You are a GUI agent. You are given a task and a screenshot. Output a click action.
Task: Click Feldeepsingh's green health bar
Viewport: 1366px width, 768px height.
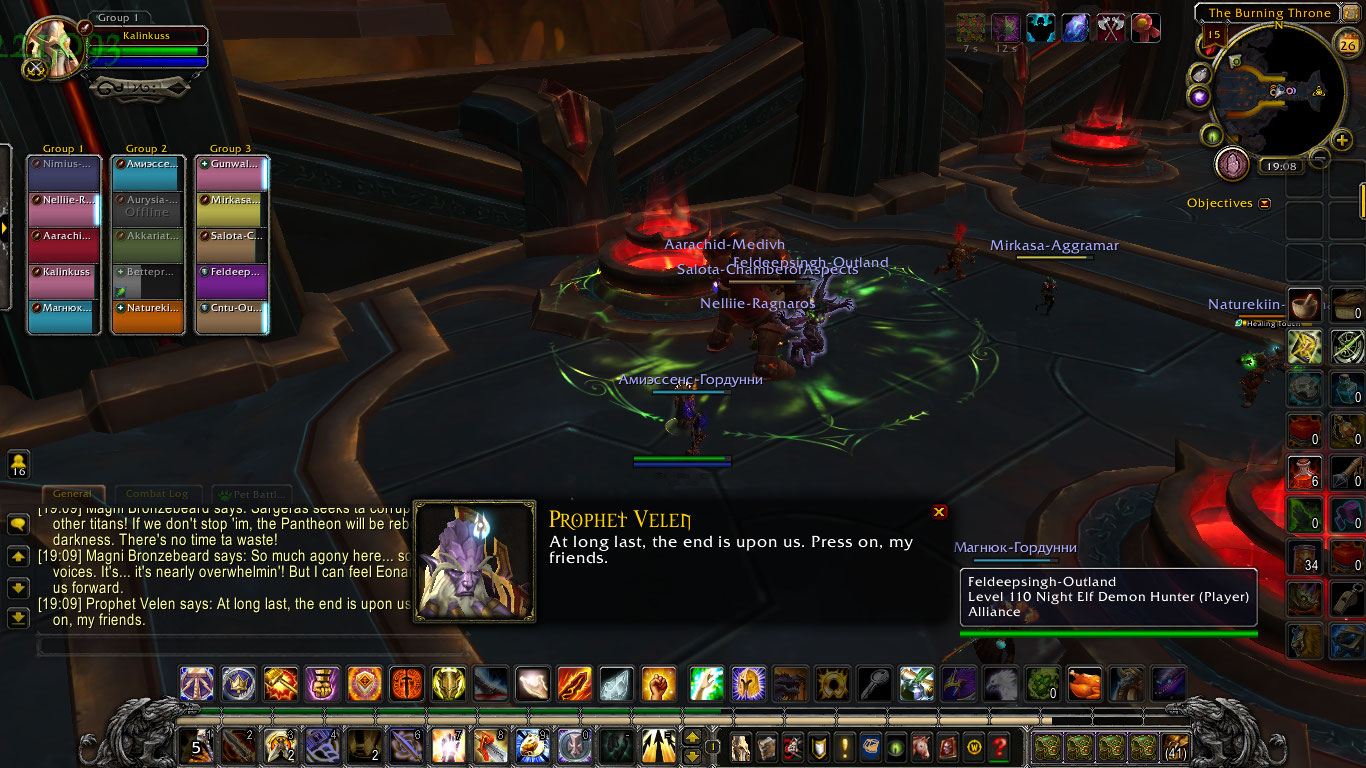coord(1109,632)
